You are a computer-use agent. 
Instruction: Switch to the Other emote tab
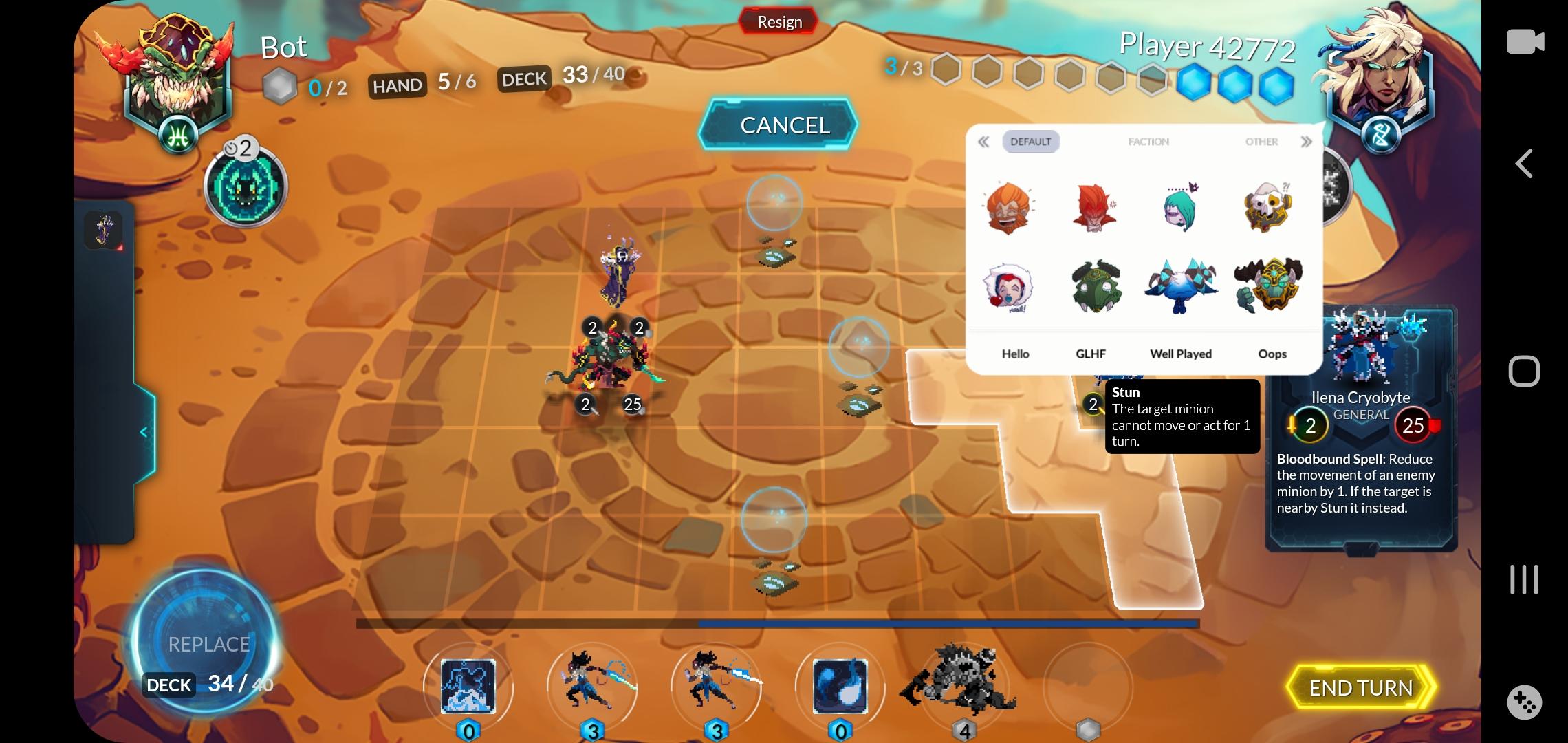pyautogui.click(x=1262, y=141)
